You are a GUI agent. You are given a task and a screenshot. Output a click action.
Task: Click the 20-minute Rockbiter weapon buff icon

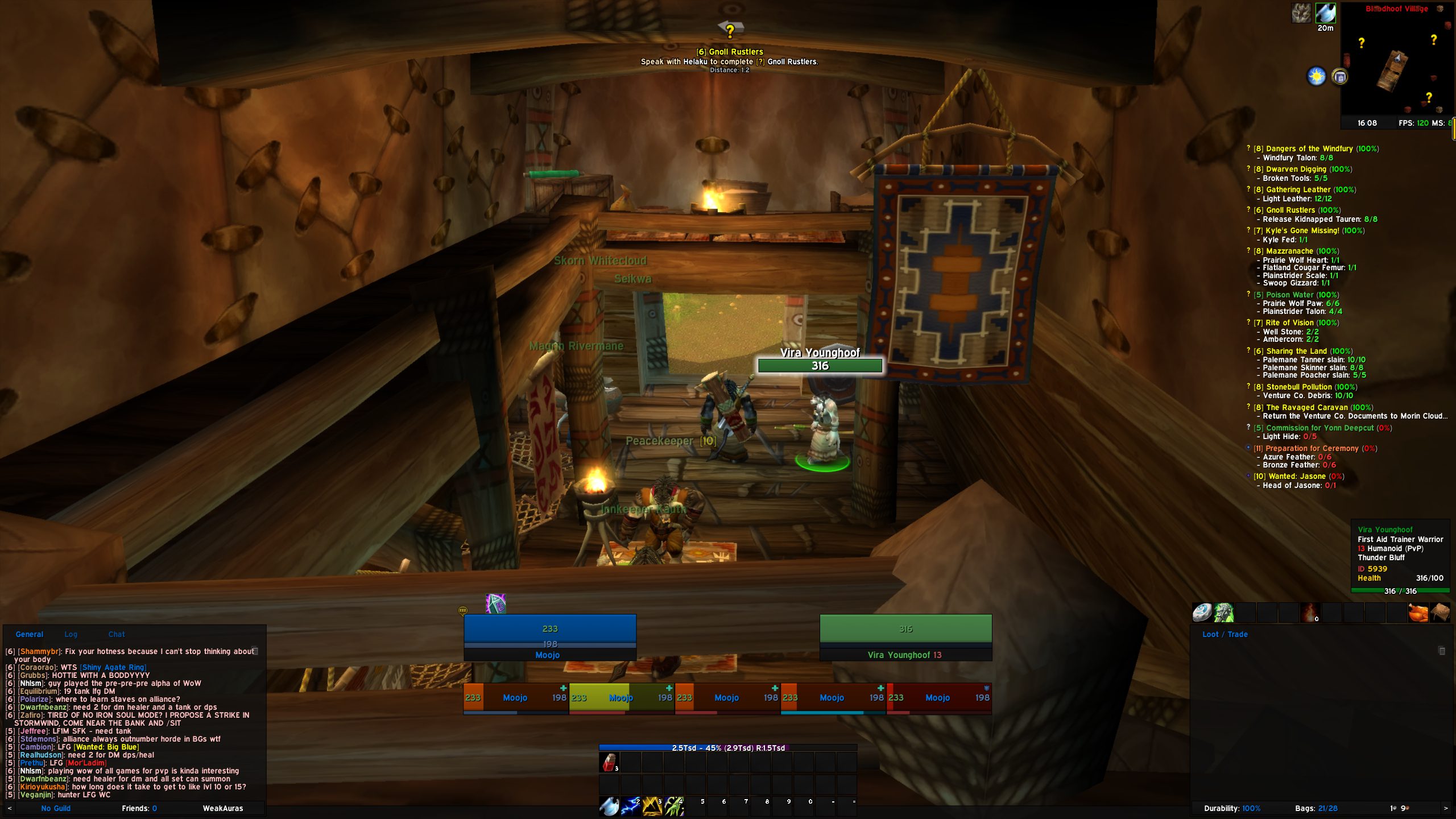pos(1325,13)
